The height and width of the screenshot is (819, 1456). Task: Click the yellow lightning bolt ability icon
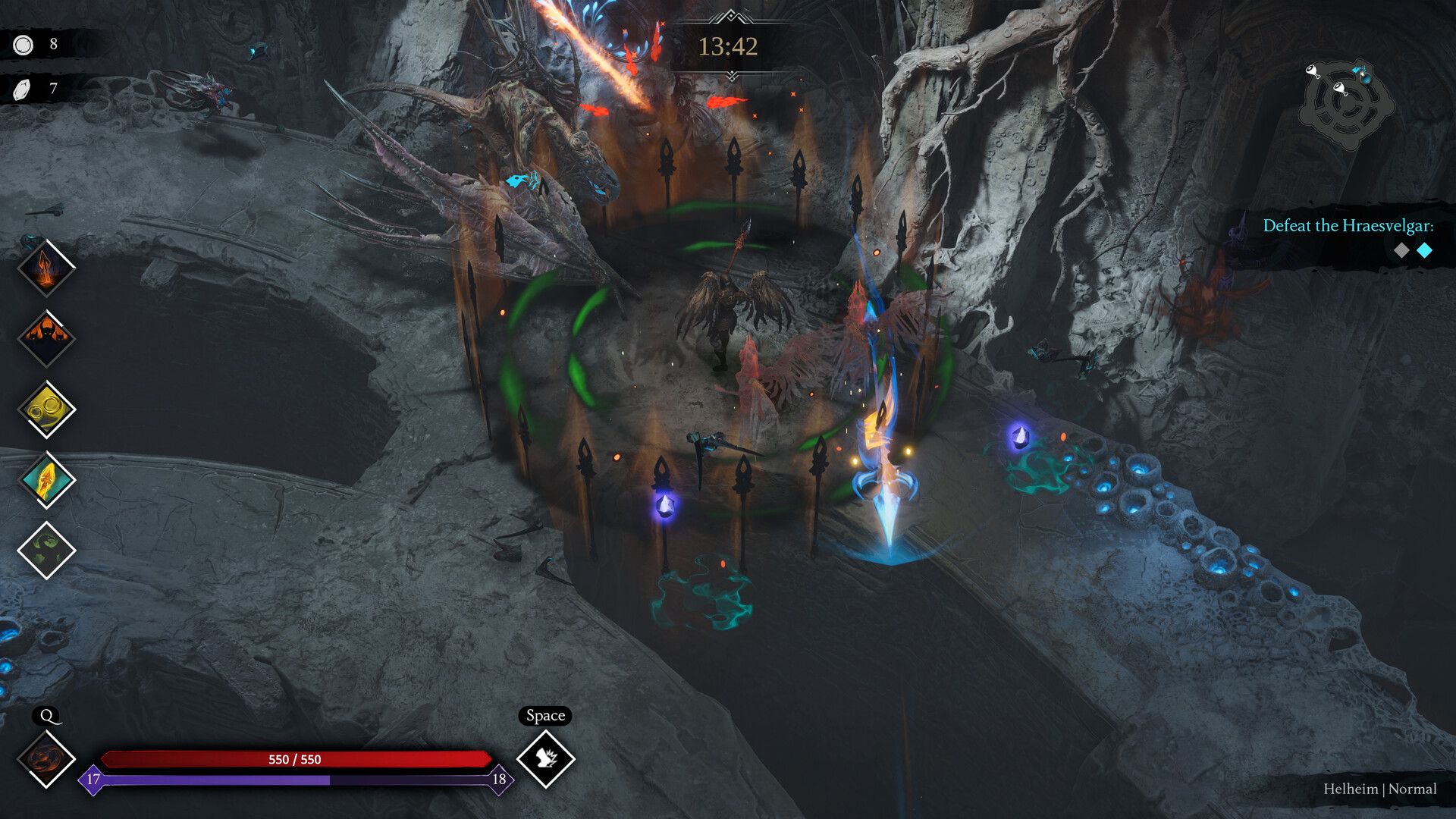(47, 479)
